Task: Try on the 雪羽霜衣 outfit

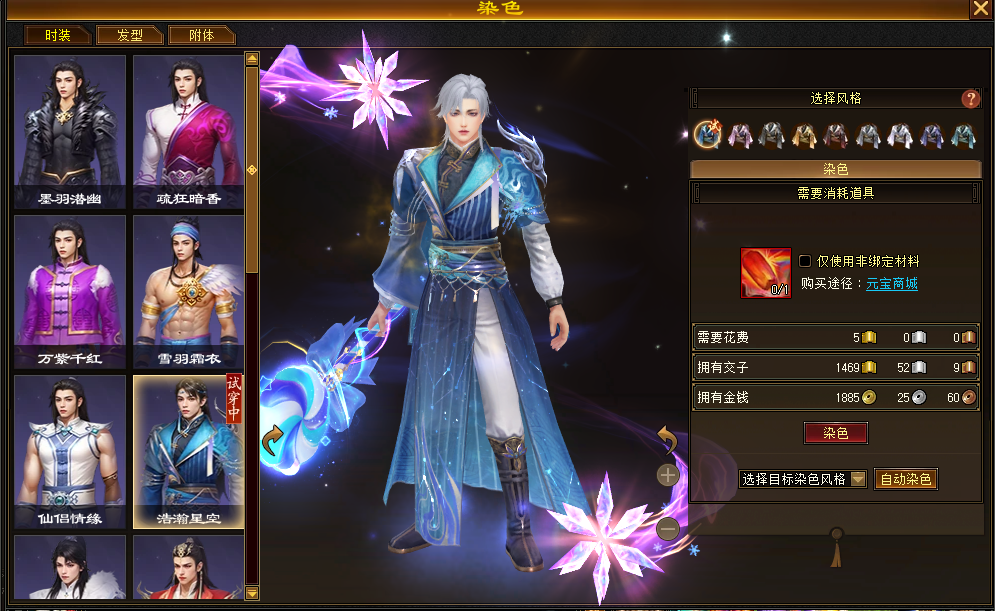Action: point(189,290)
